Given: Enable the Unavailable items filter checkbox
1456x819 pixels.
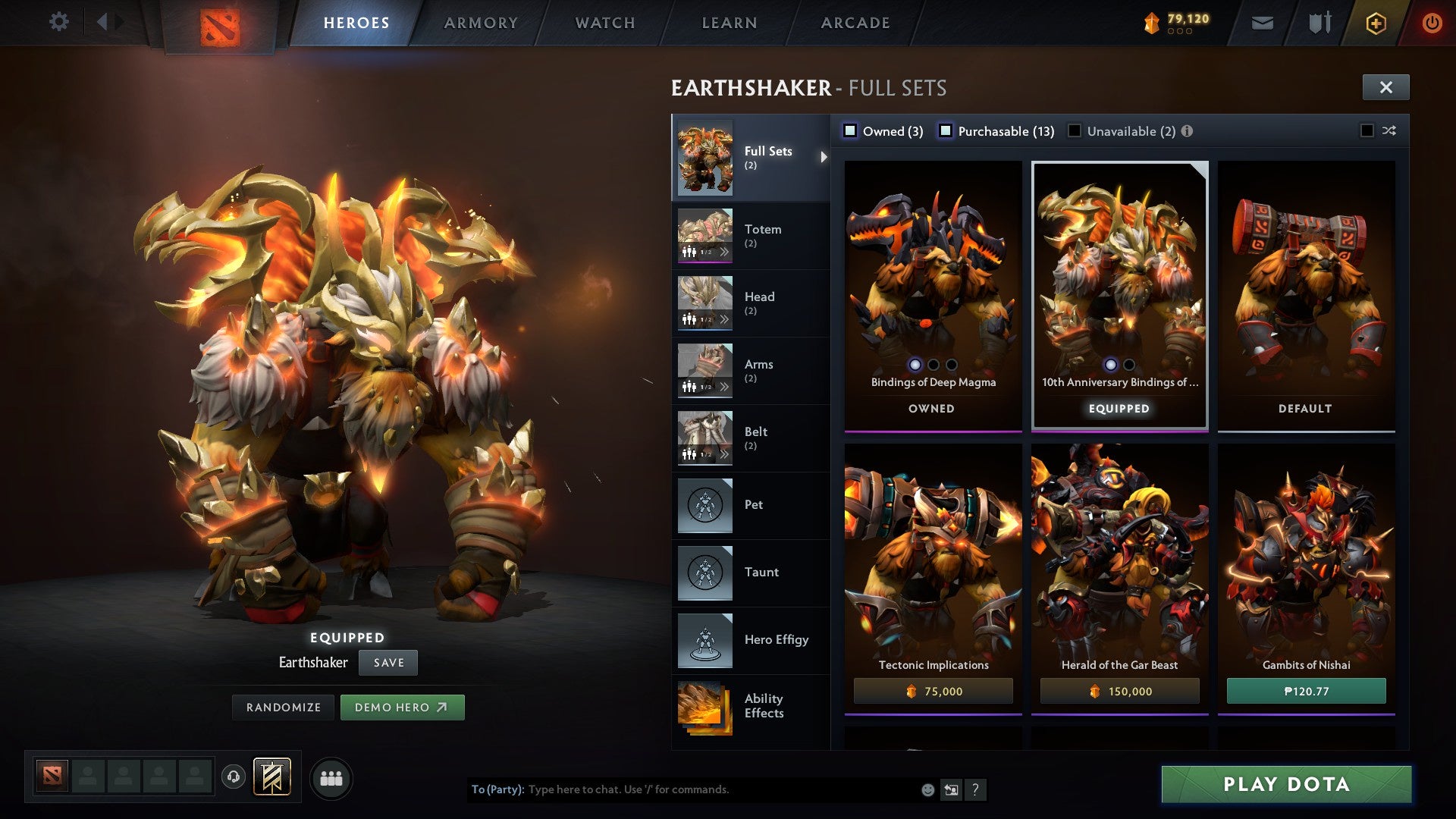Looking at the screenshot, I should click(x=1073, y=130).
